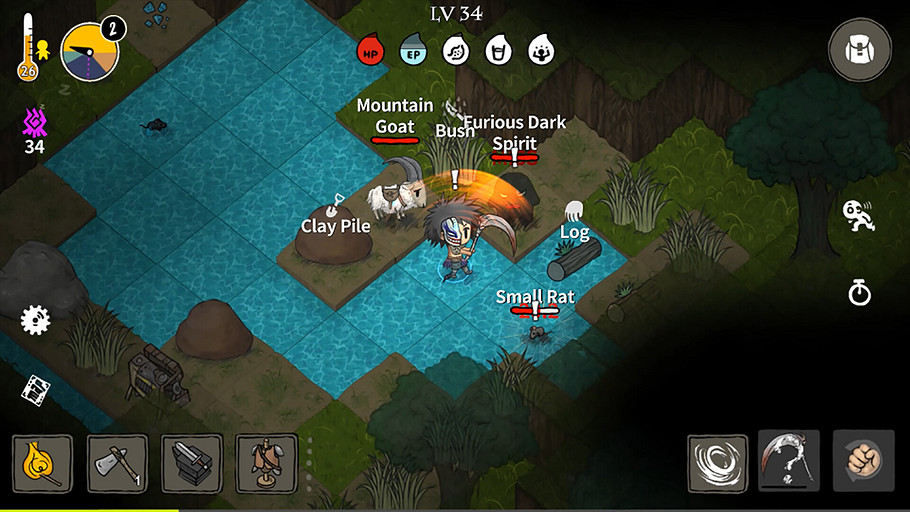This screenshot has width=910, height=512.
Task: Tap the fist attack button
Action: (863, 461)
